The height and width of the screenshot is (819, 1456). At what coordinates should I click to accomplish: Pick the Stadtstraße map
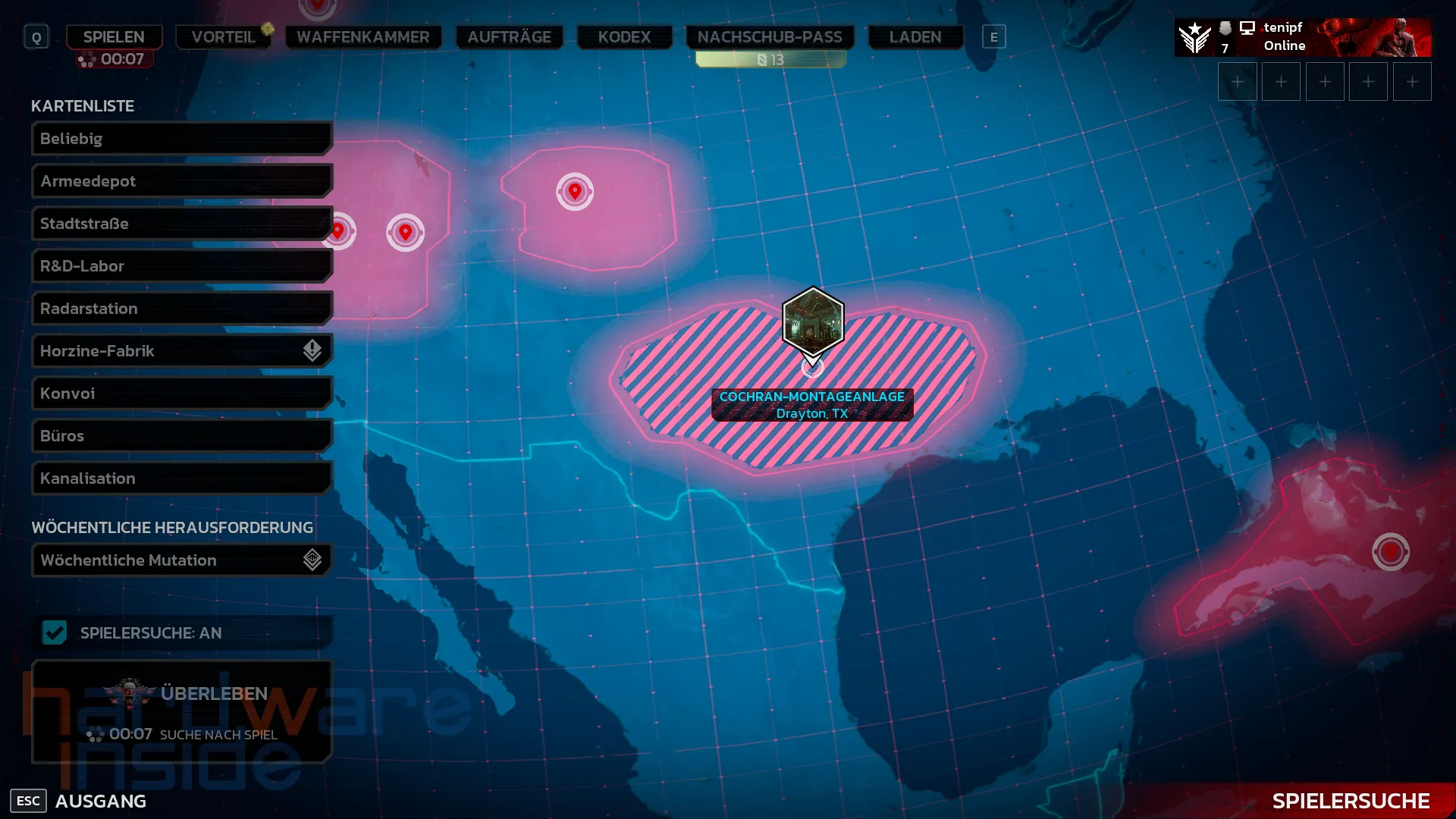click(182, 224)
